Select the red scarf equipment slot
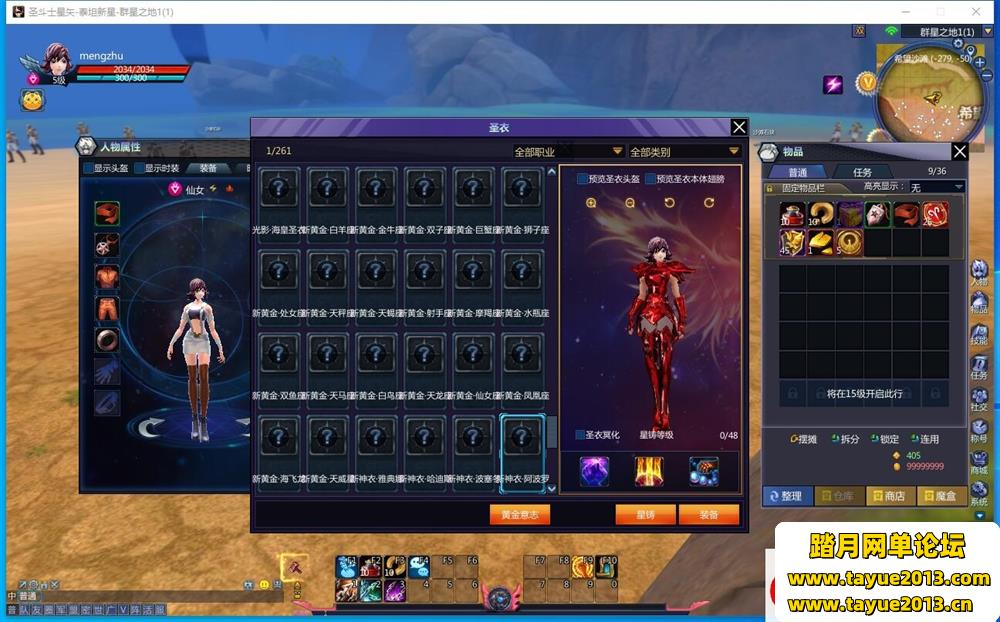Viewport: 1000px width, 622px height. coord(107,213)
